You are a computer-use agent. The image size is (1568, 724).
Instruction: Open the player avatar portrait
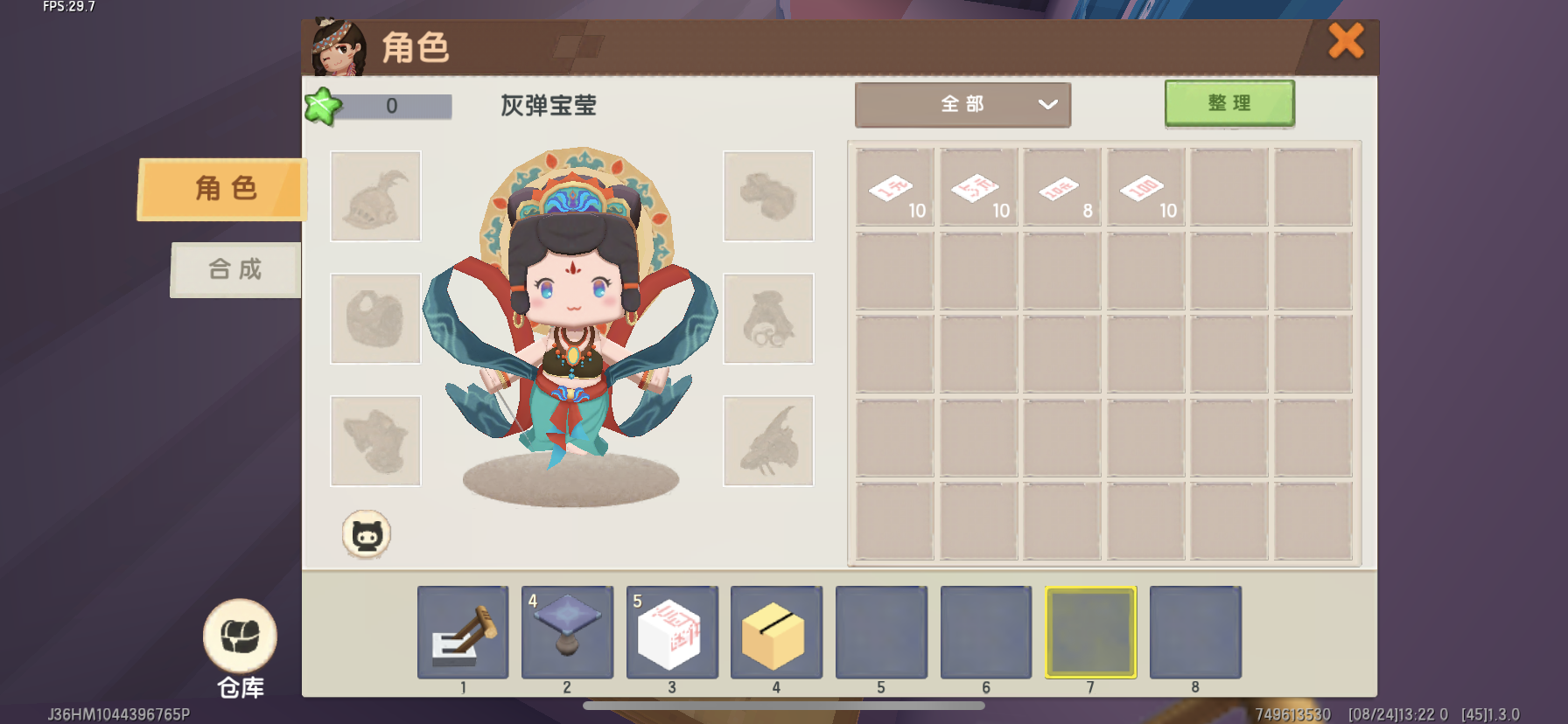[x=339, y=48]
